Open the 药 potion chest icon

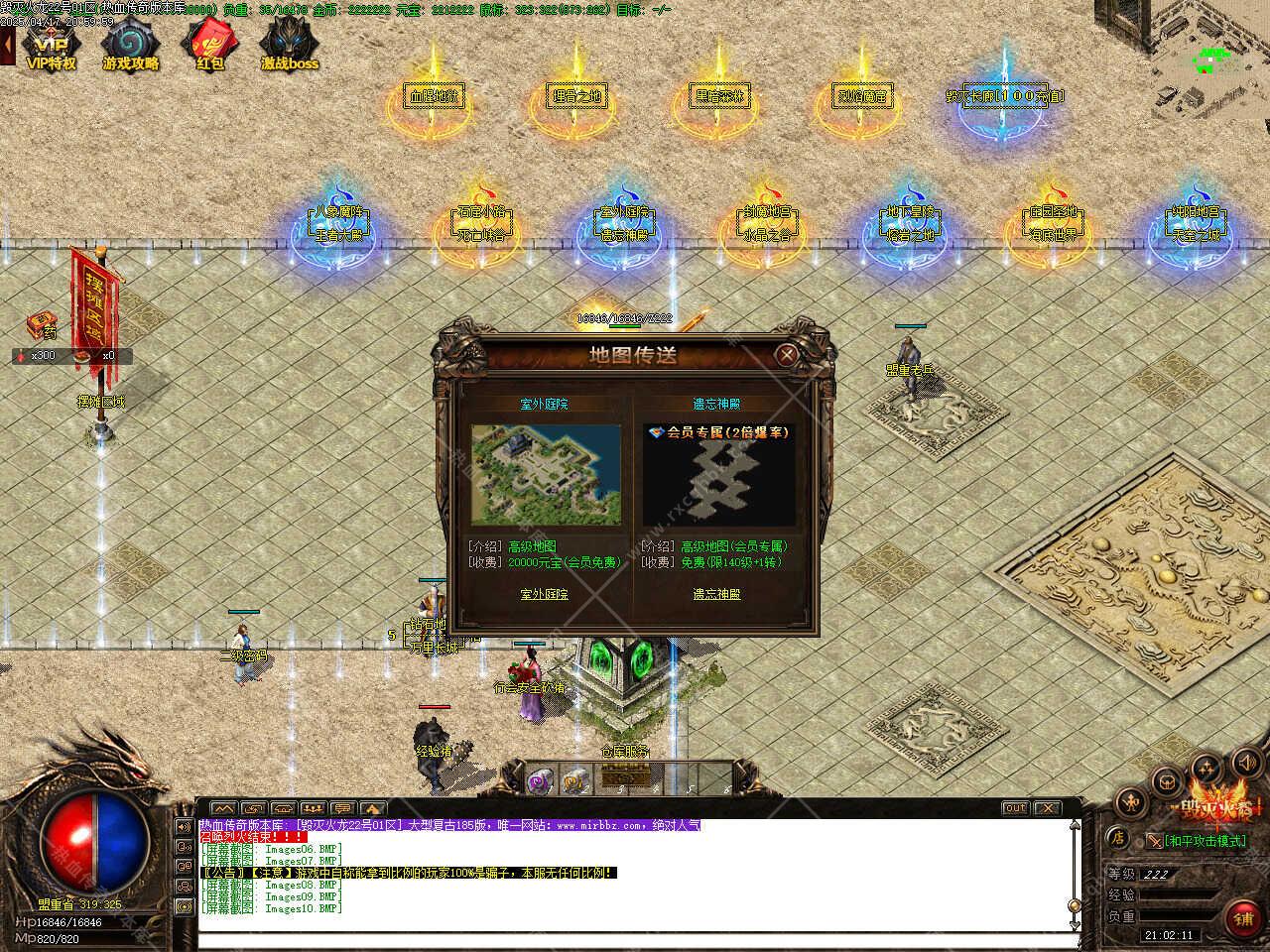(x=42, y=322)
